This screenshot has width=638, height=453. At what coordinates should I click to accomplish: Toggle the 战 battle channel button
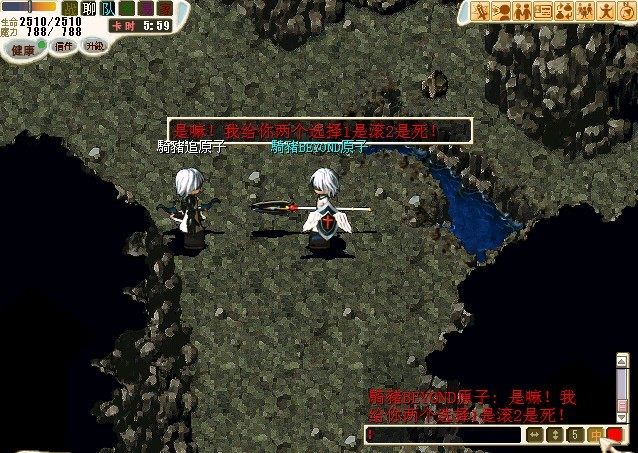pos(69,8)
